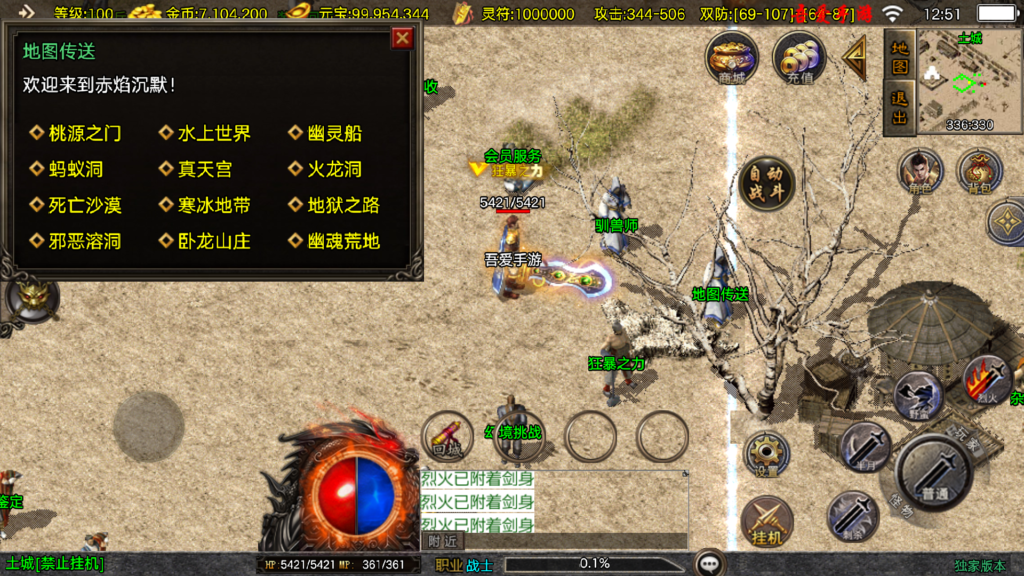This screenshot has height=576, width=1024.
Task: Open the chat bubble button
Action: click(x=711, y=563)
